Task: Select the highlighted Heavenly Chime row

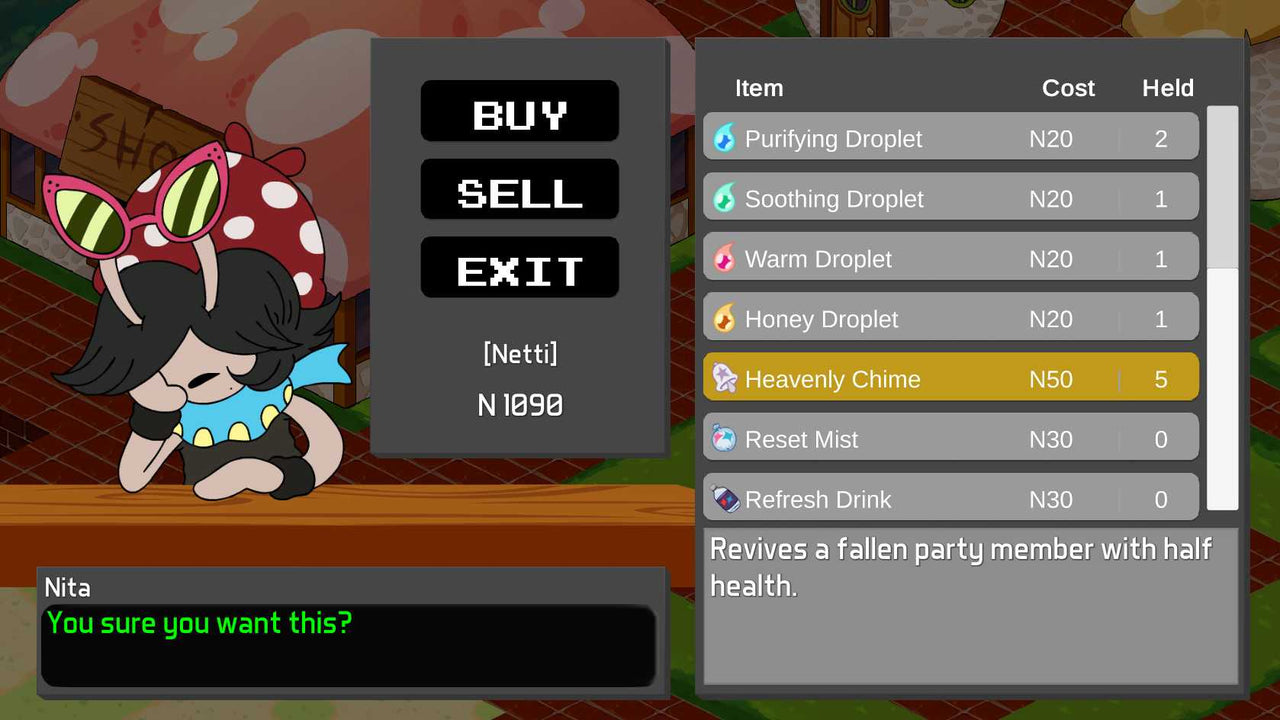Action: pyautogui.click(x=950, y=378)
